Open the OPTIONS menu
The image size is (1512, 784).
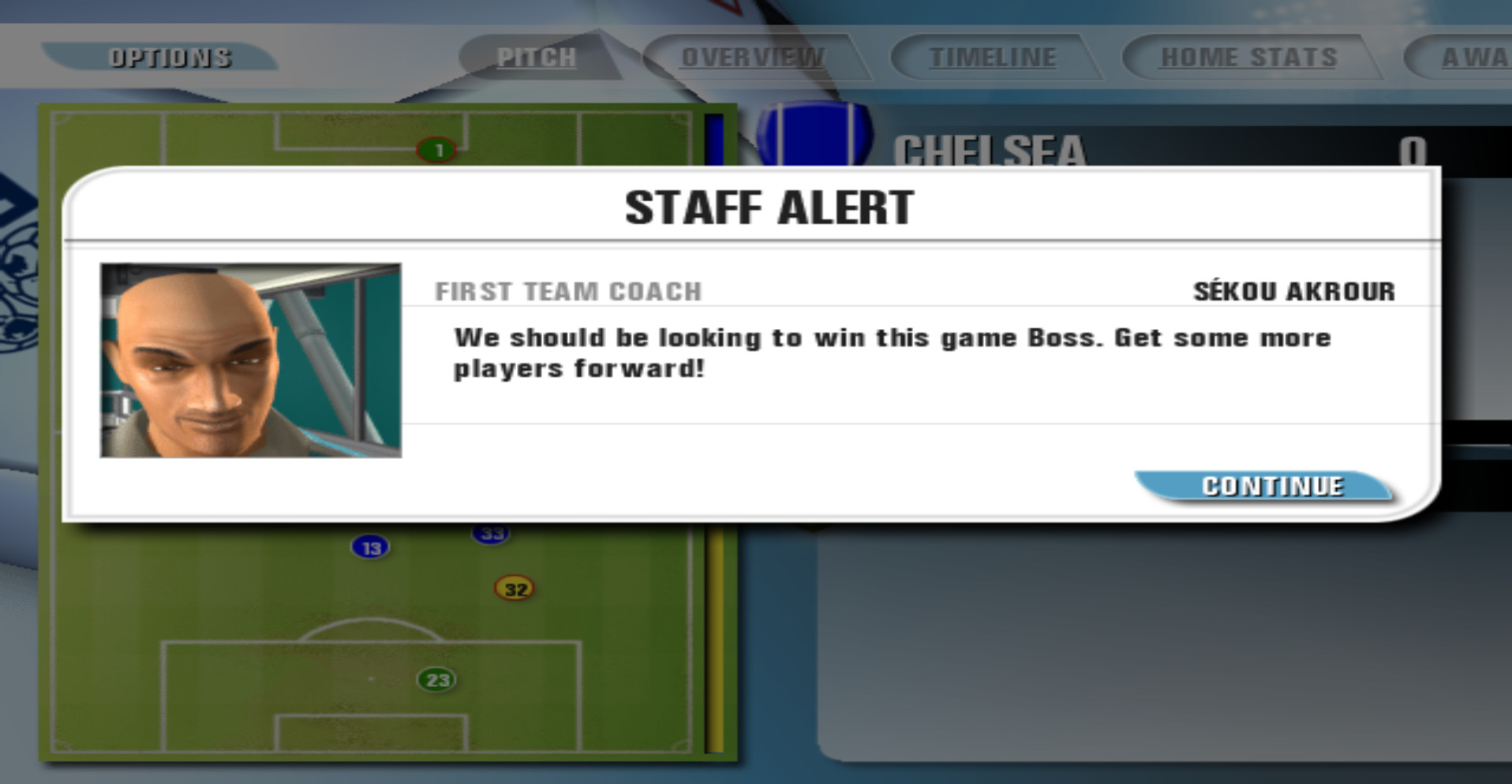(x=170, y=56)
